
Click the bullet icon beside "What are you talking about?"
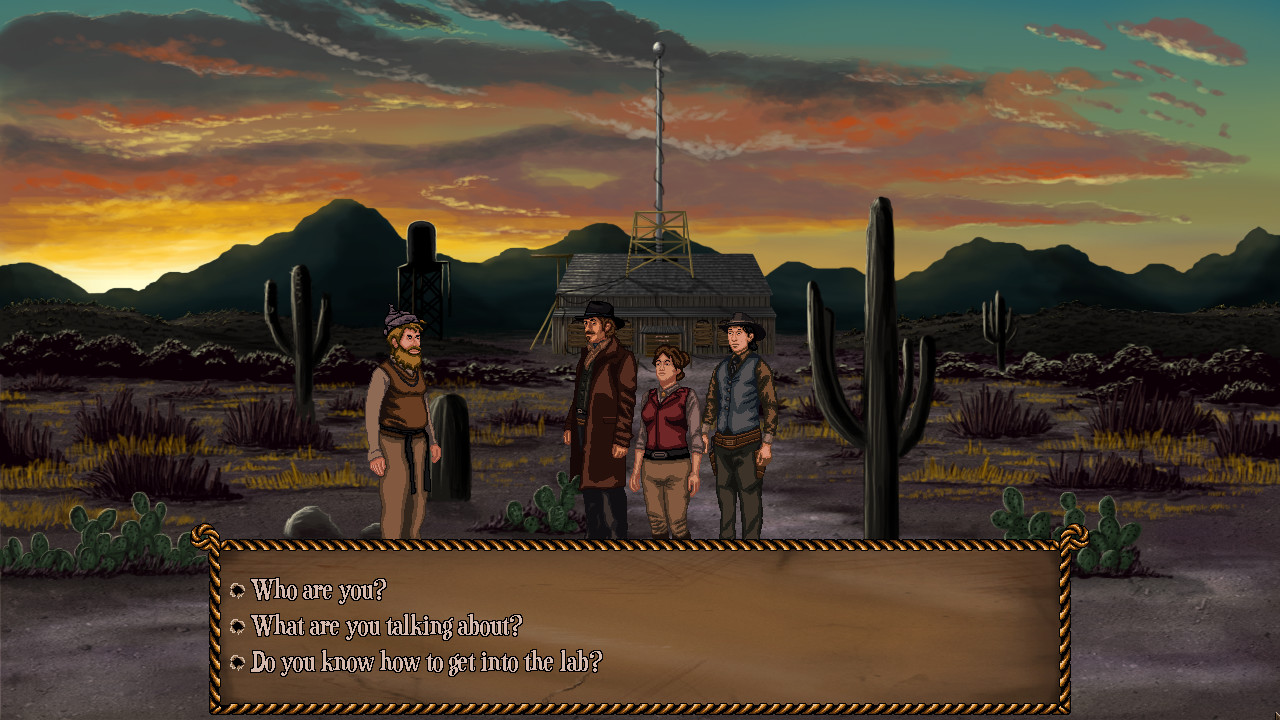click(x=238, y=625)
